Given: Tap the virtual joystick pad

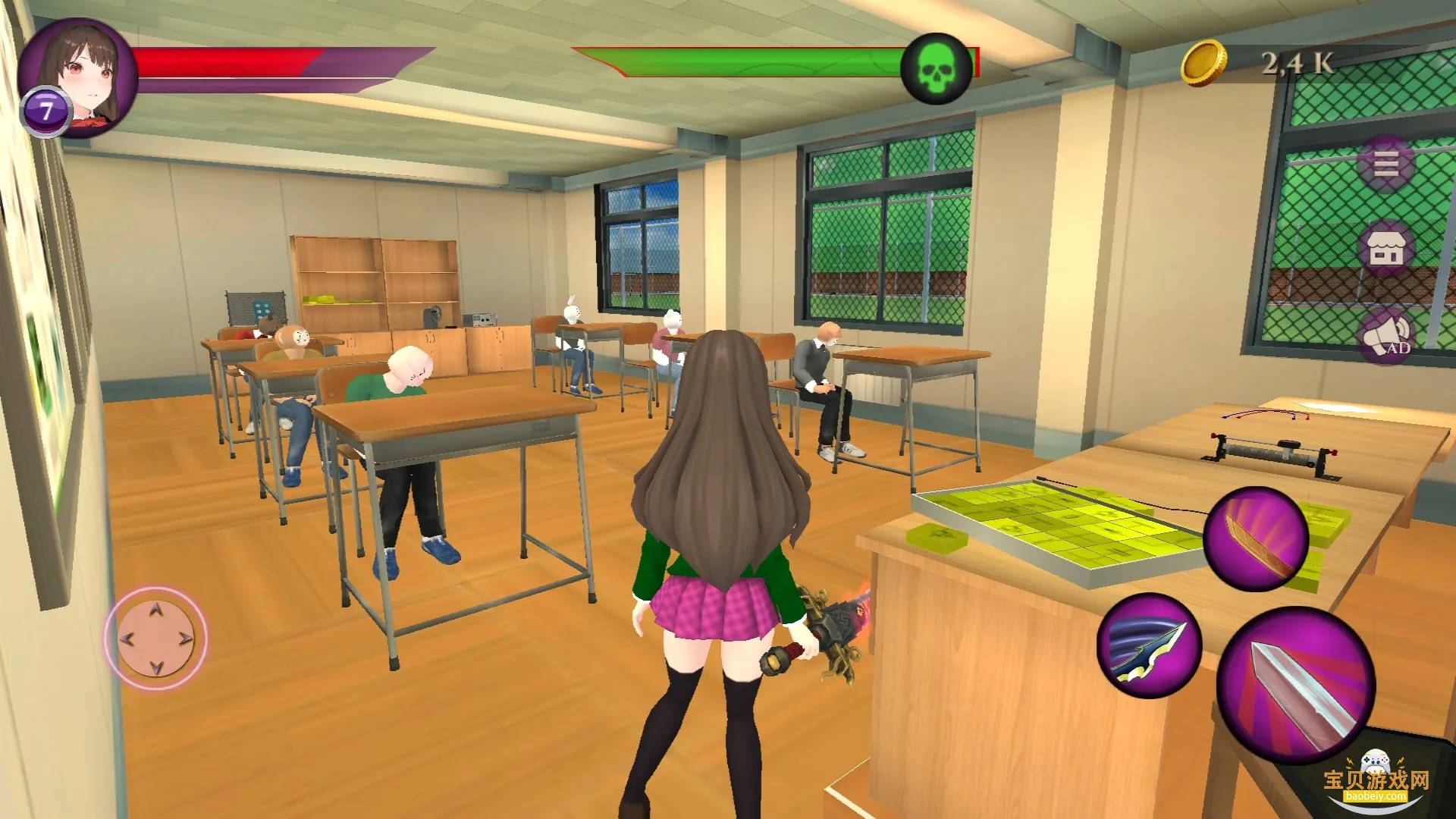Looking at the screenshot, I should (155, 639).
